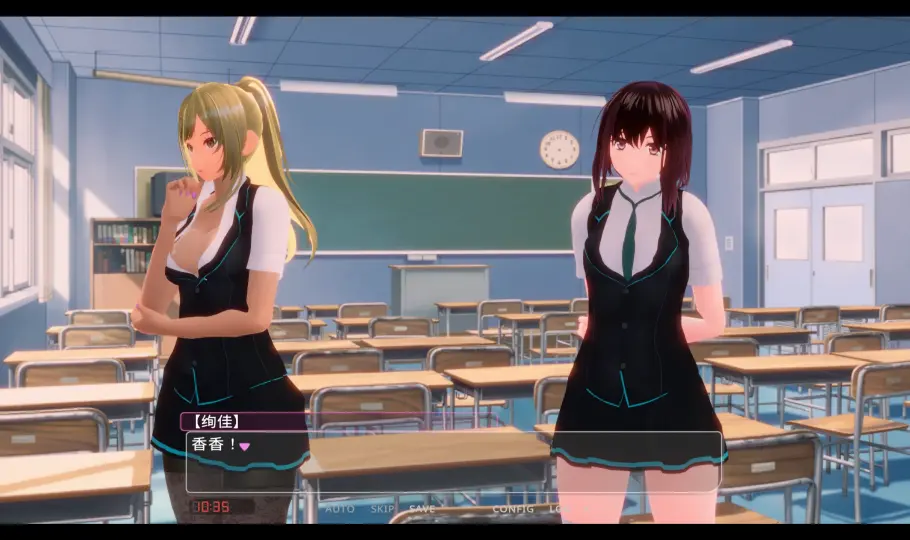Activate the SKIP button
This screenshot has width=910, height=540.
(383, 509)
